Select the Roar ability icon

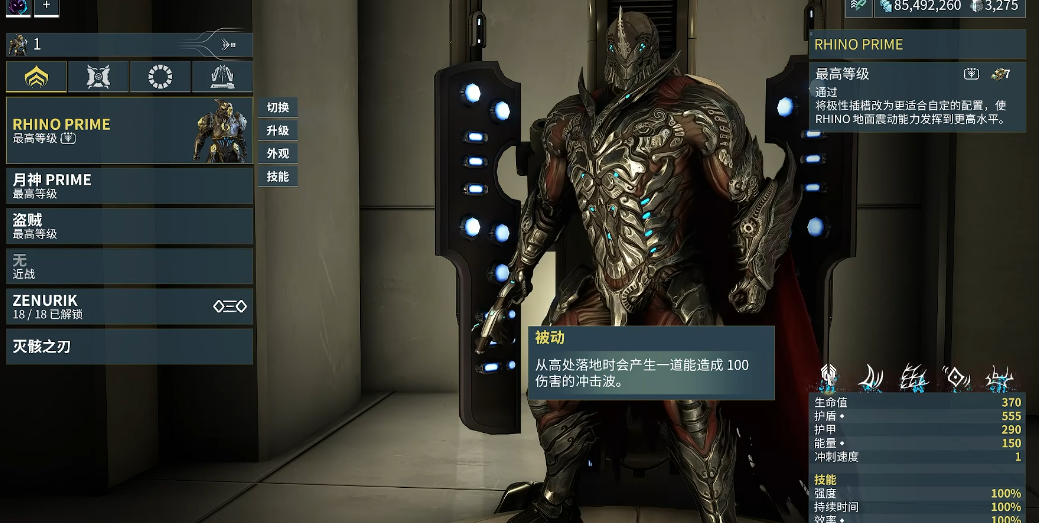point(956,378)
